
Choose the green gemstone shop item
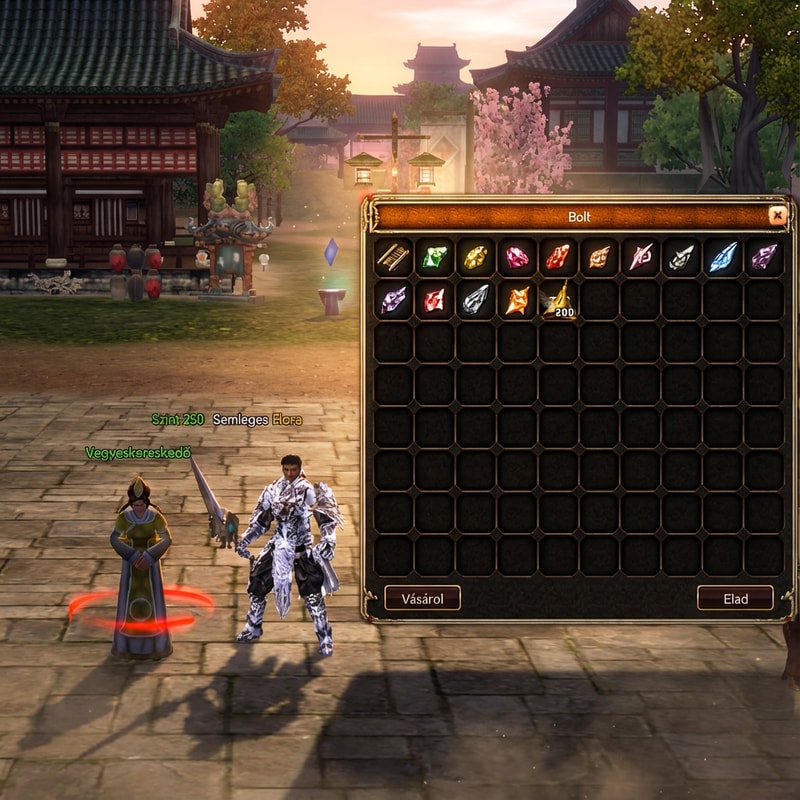point(435,257)
